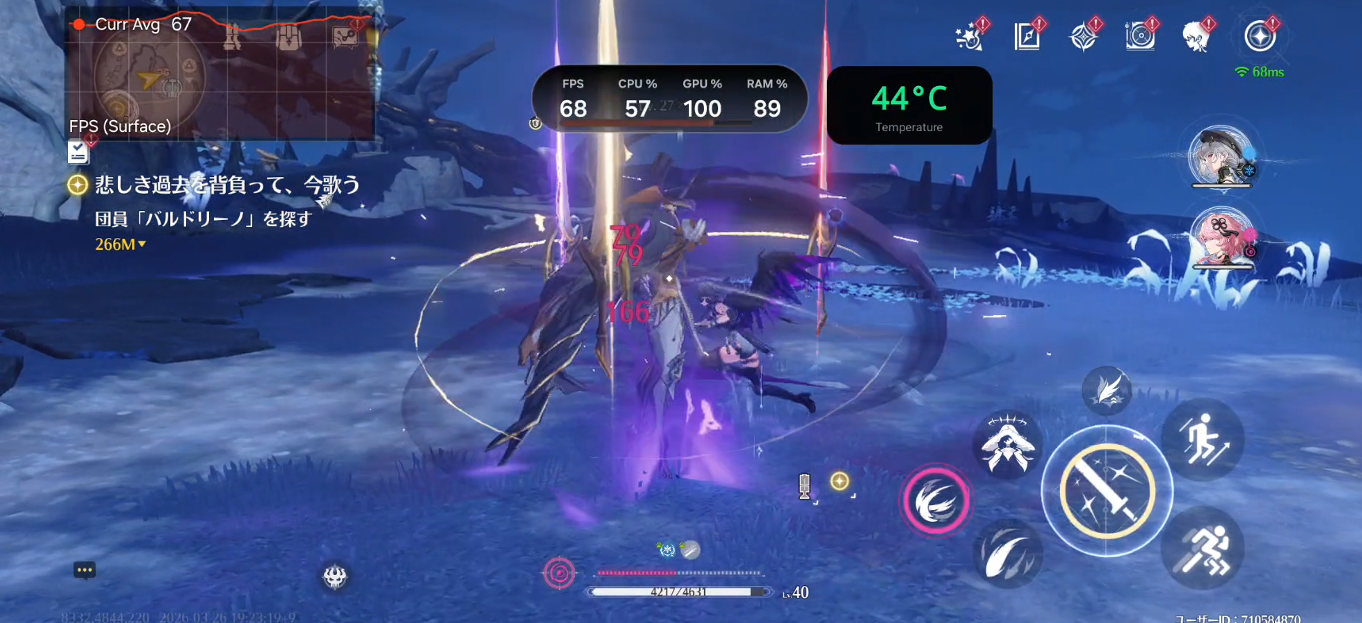The height and width of the screenshot is (623, 1362).
Task: Switch to the silver-haired capped character
Action: [1218, 158]
